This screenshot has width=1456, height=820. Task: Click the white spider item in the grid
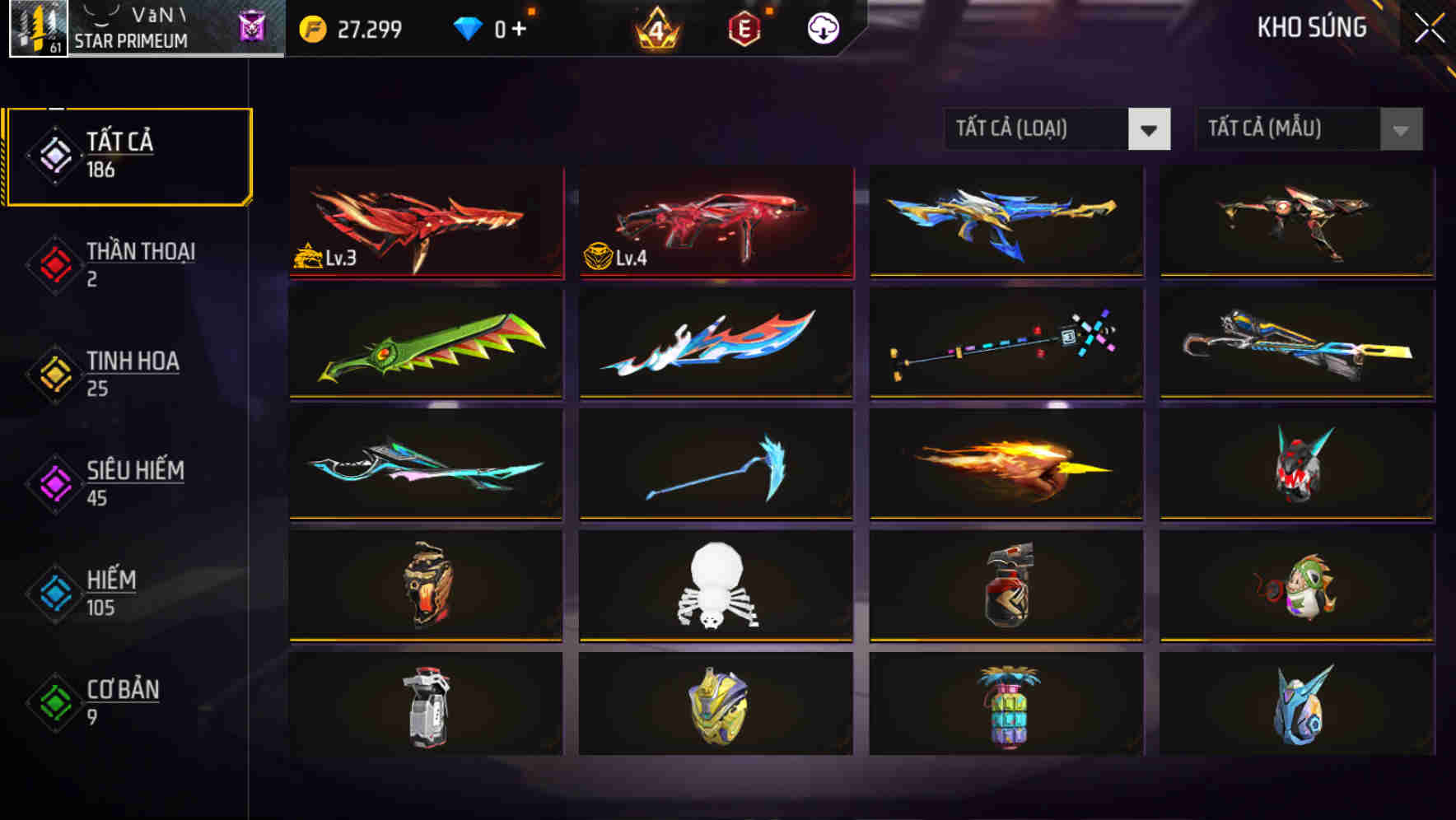715,586
